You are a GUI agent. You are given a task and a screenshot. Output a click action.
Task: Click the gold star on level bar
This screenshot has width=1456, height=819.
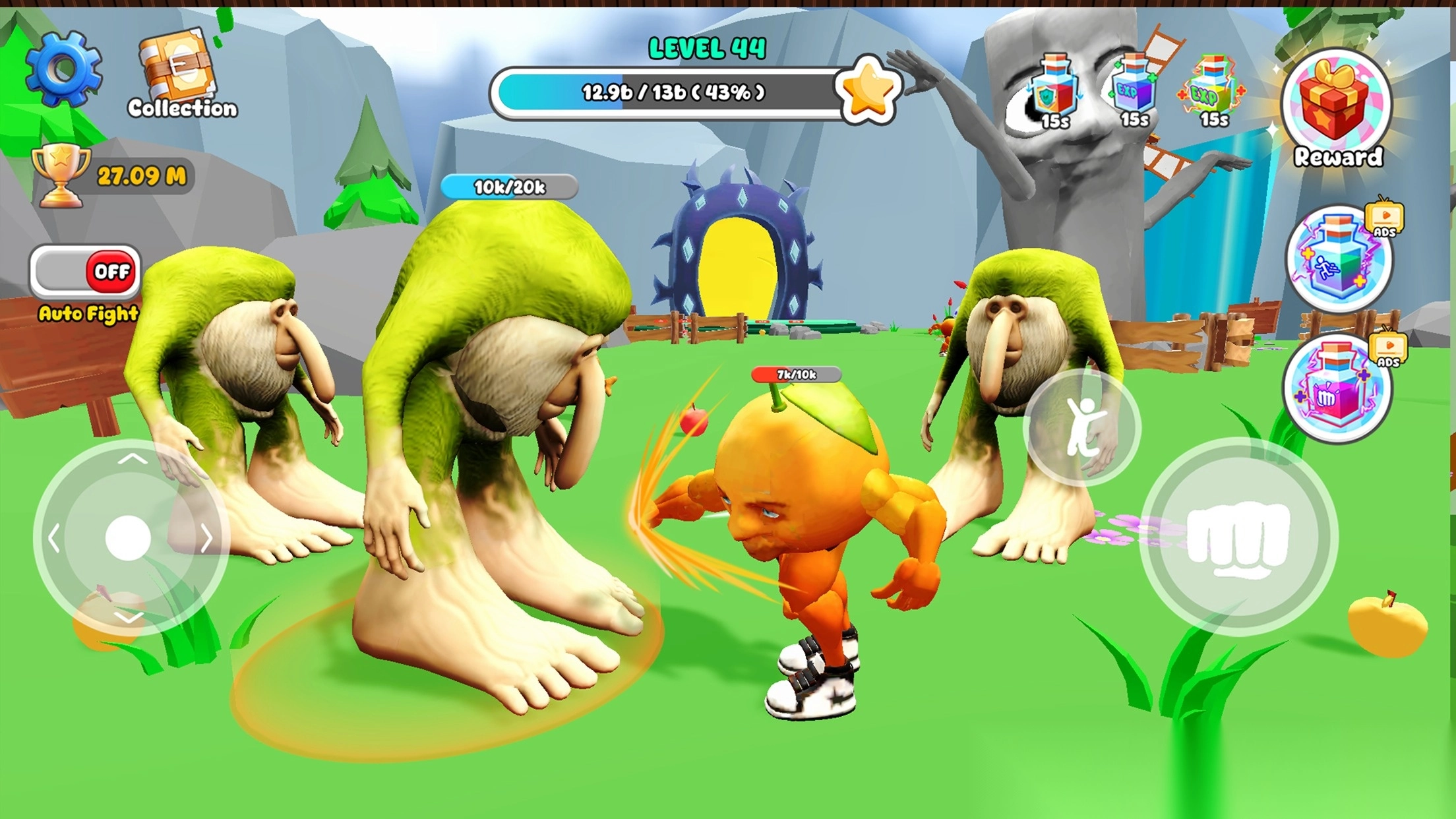pyautogui.click(x=867, y=91)
